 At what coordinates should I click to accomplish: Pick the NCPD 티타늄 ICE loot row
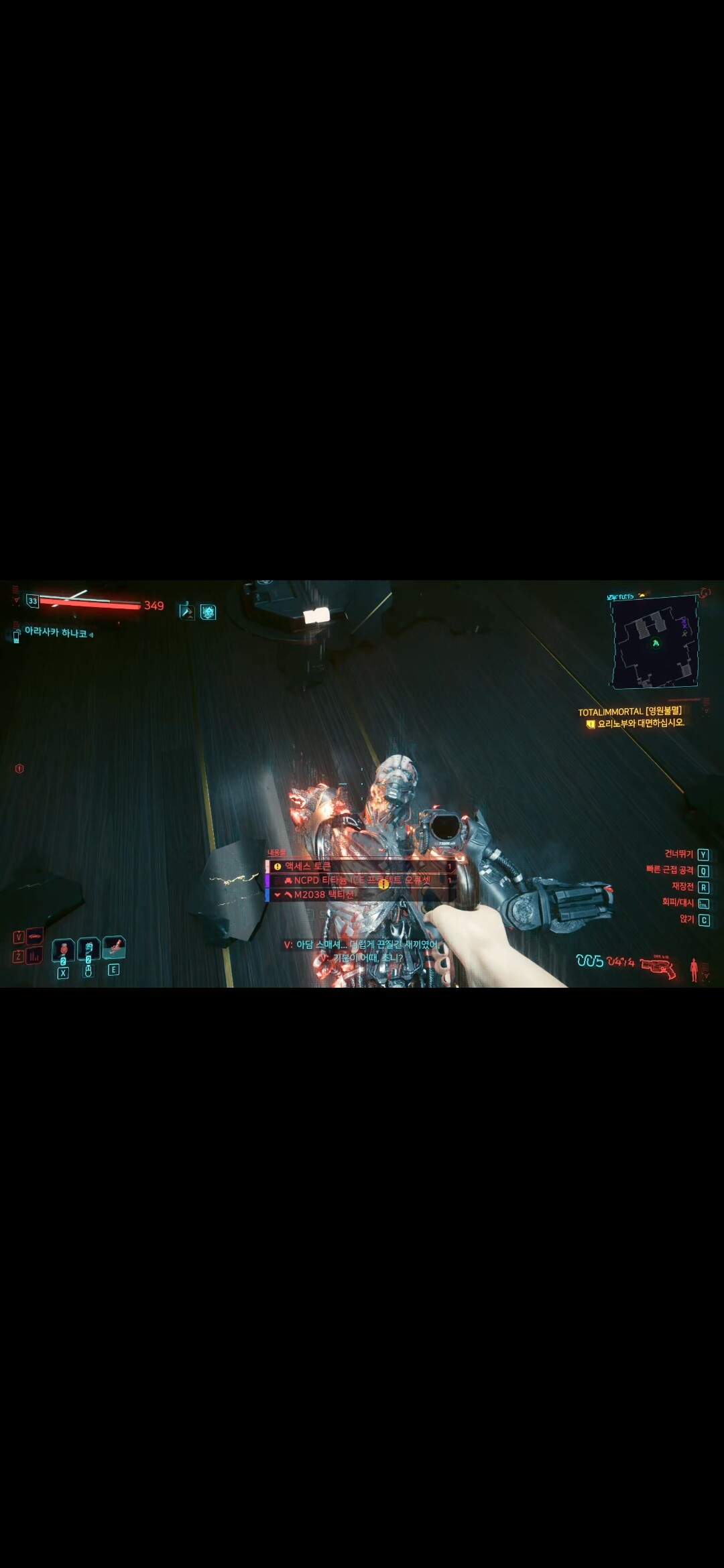click(360, 880)
